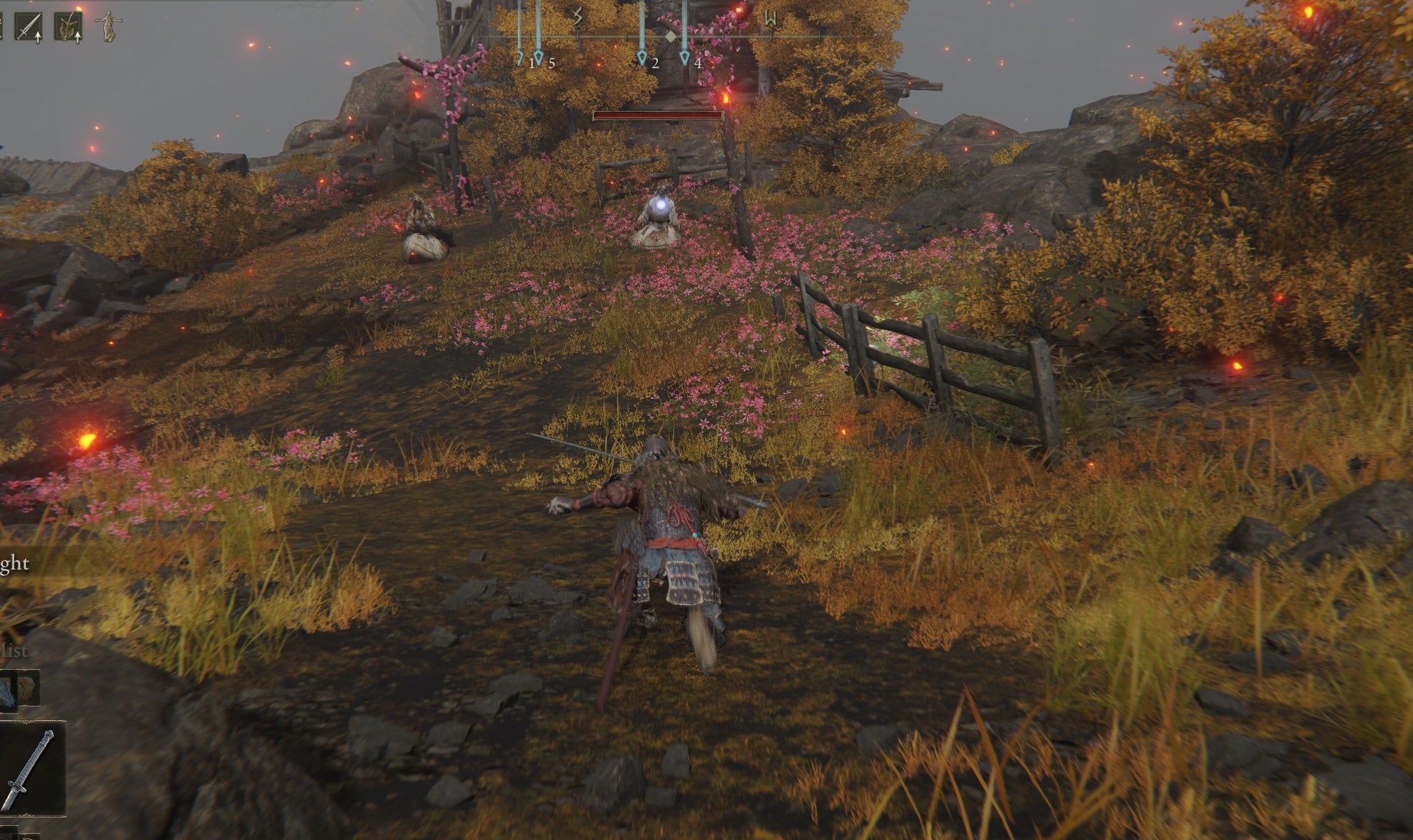Screen dimensions: 1413x840
Task: Click the partially visible leftmost equipment slot icon
Action: point(2,26)
